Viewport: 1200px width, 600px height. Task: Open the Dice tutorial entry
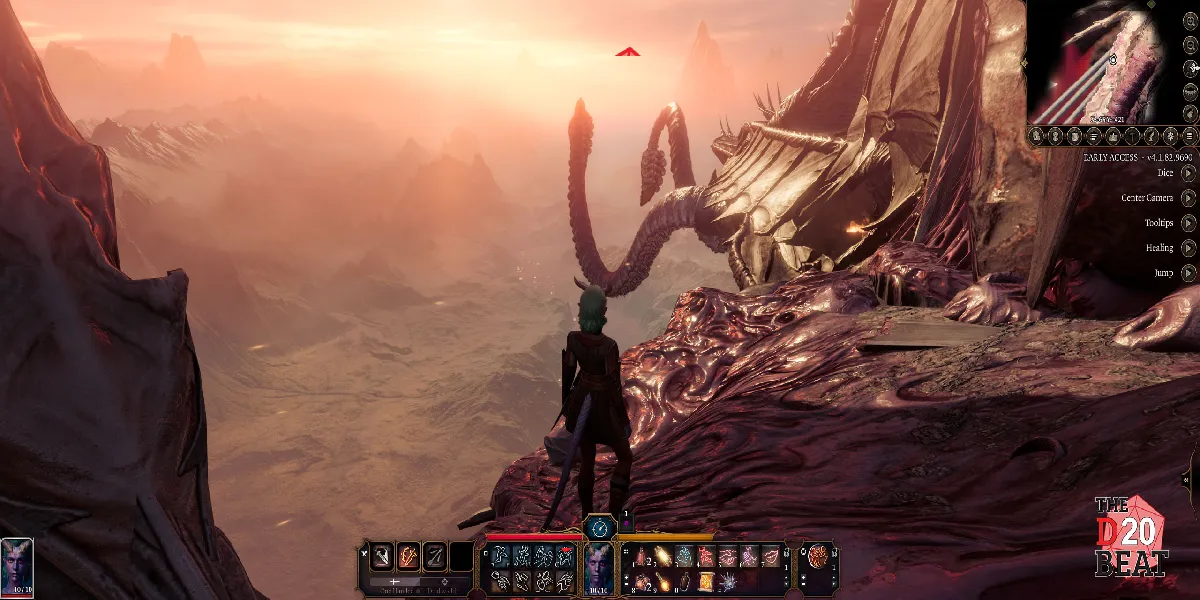pyautogui.click(x=1188, y=172)
